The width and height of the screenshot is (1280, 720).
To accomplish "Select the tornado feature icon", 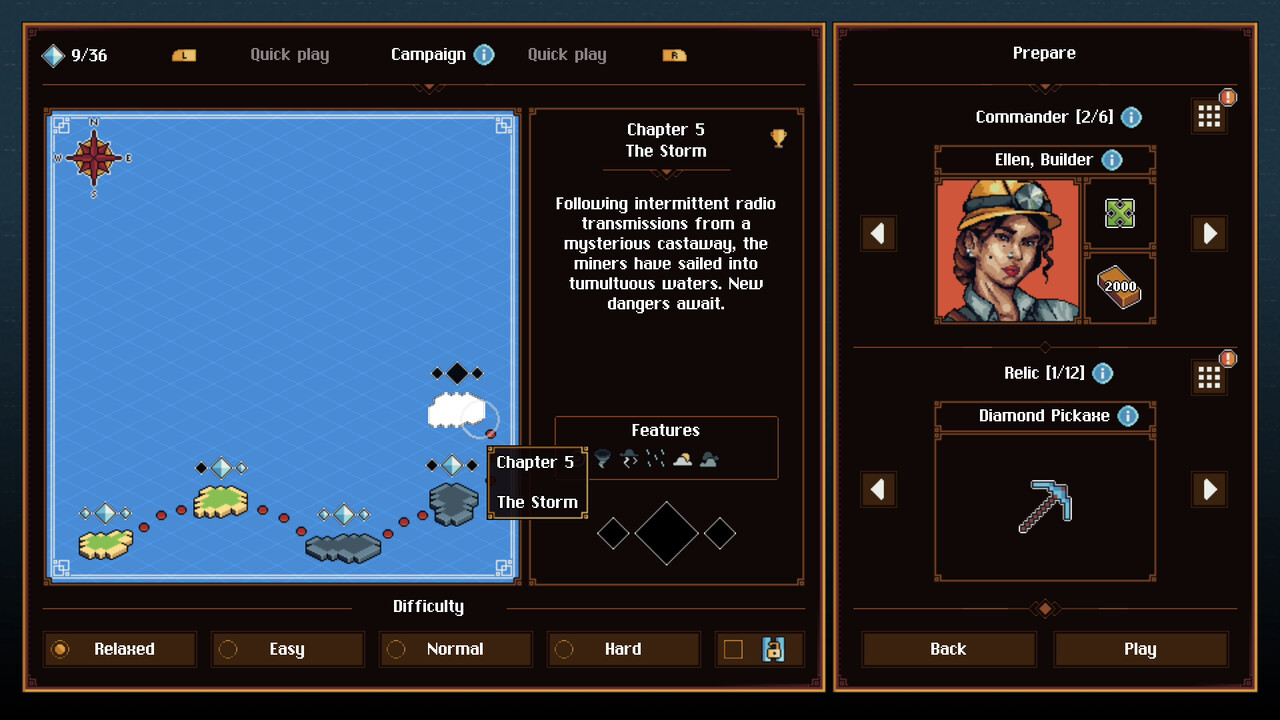I will pos(602,458).
